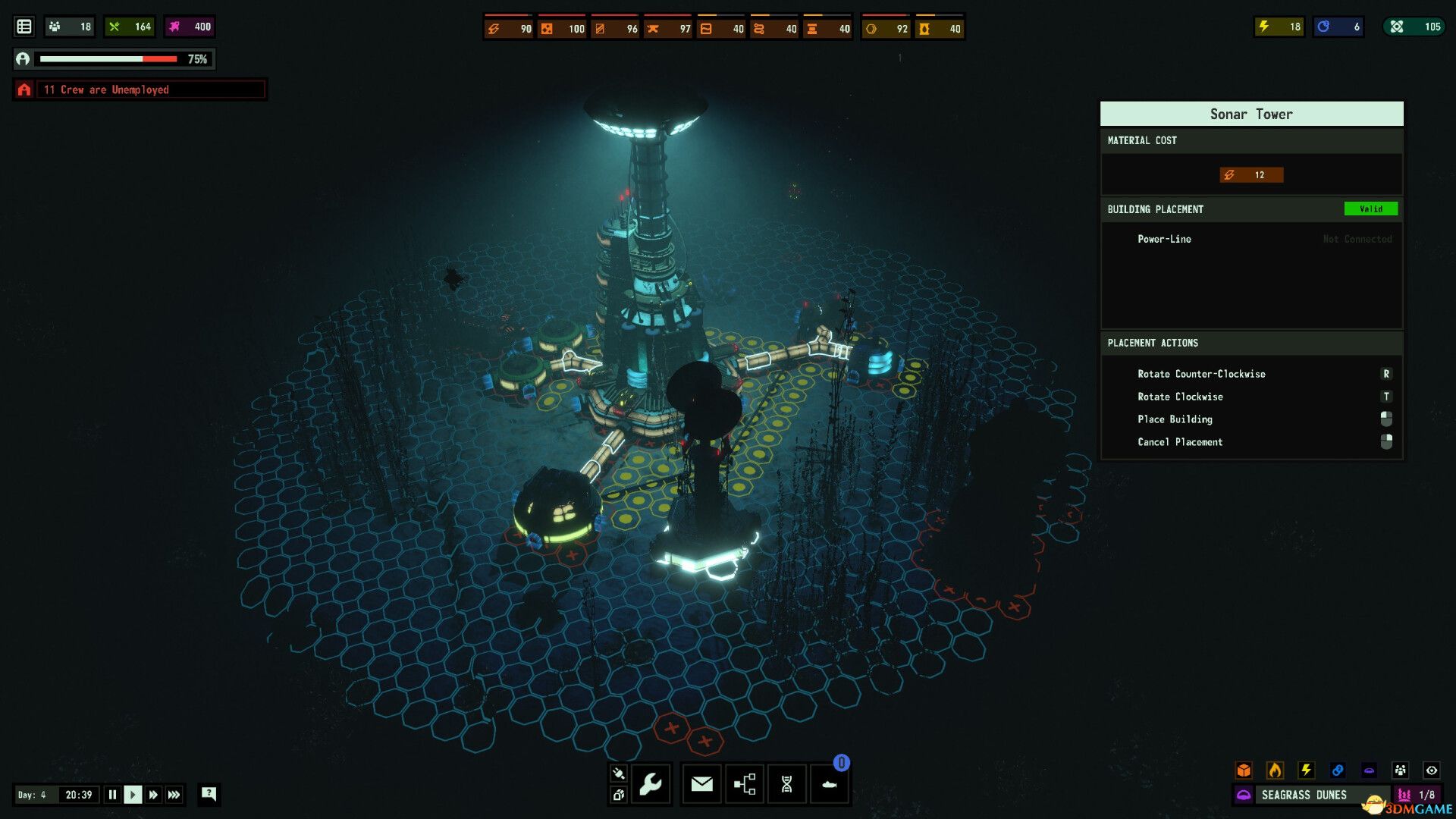Toggle the blue chain link overlay
The image size is (1456, 819).
(x=1338, y=770)
